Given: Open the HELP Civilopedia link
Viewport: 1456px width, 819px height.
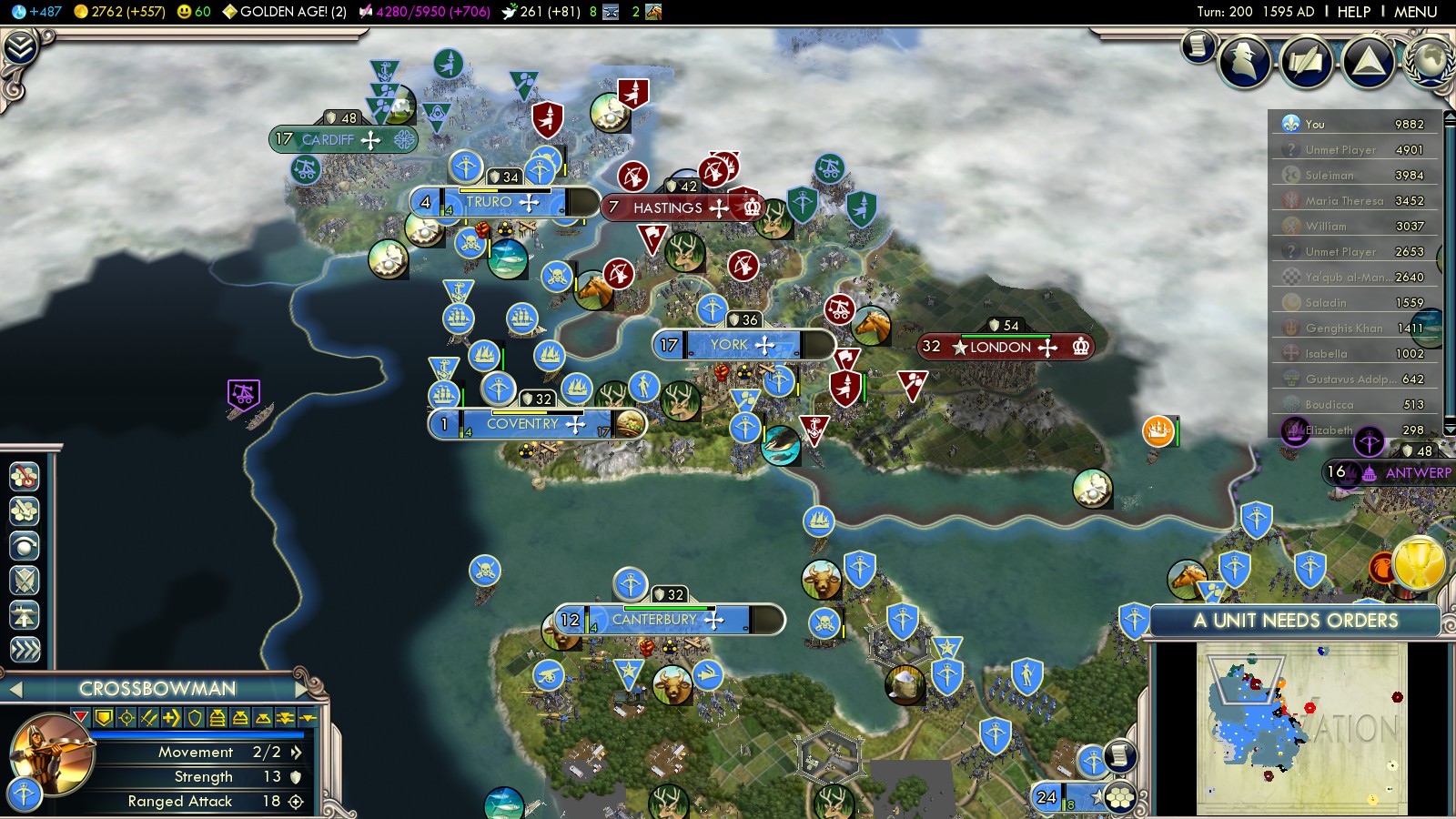Looking at the screenshot, I should pyautogui.click(x=1353, y=12).
